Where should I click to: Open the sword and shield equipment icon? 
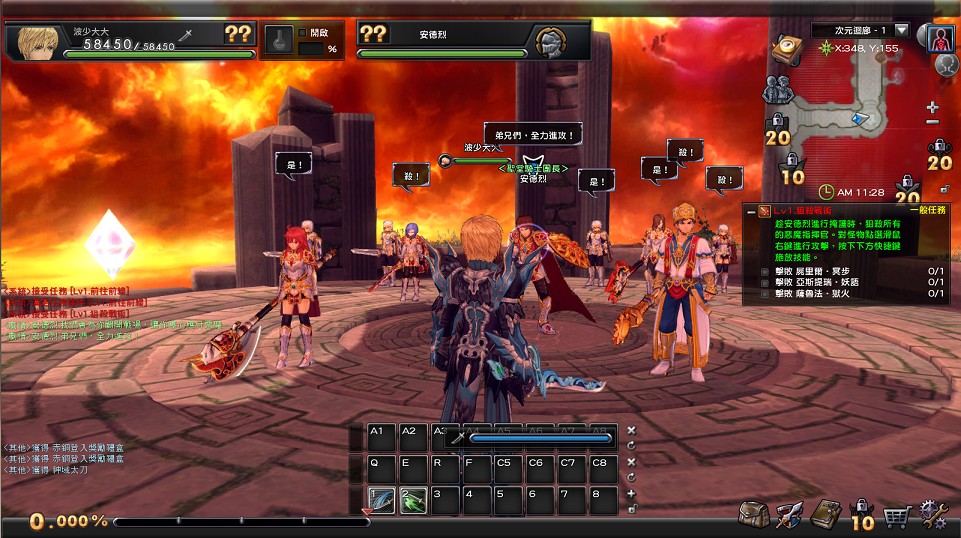790,515
